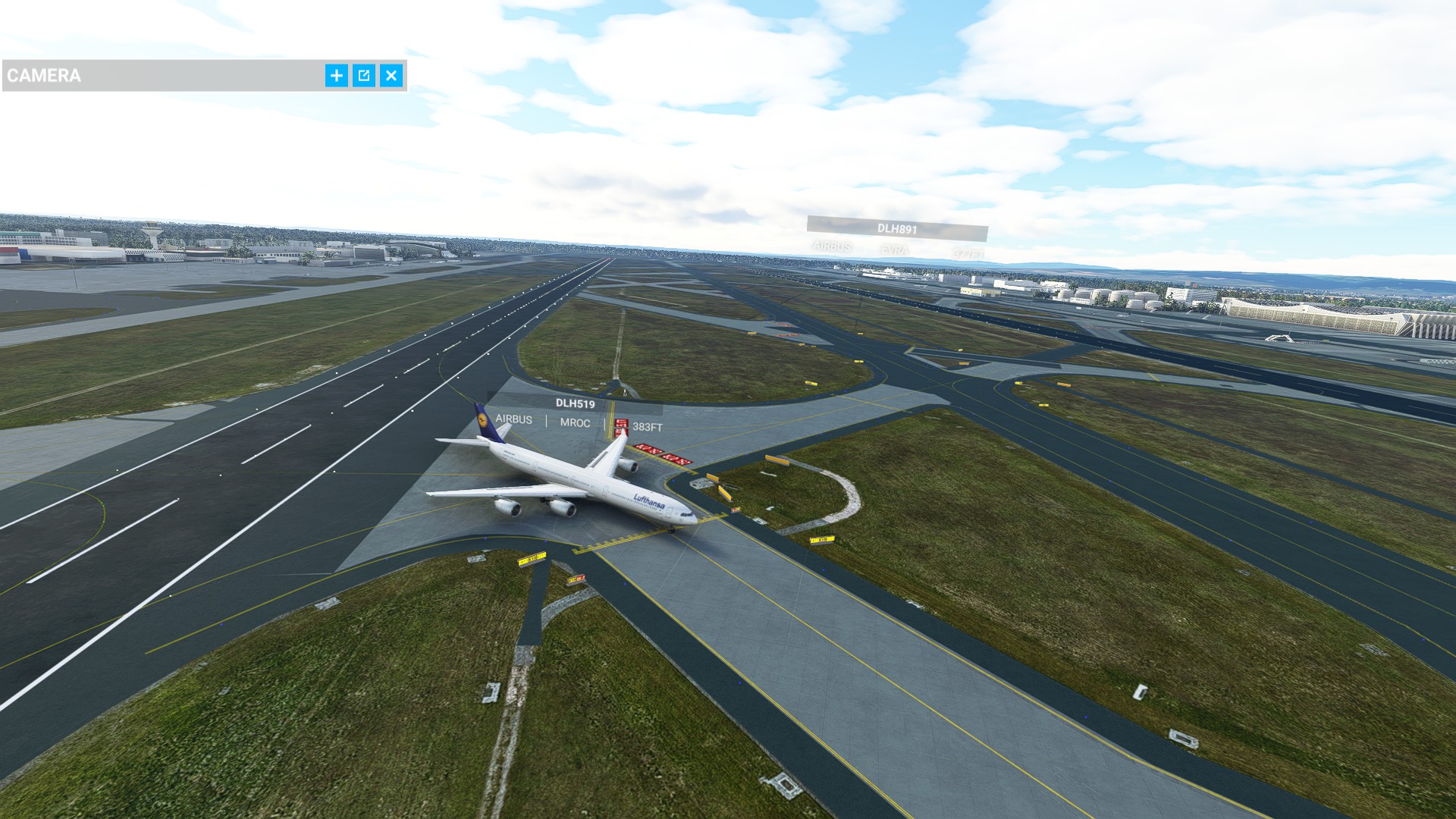Toggle the DLH519 flight data tag visibility
1456x819 pixels.
tap(576, 403)
